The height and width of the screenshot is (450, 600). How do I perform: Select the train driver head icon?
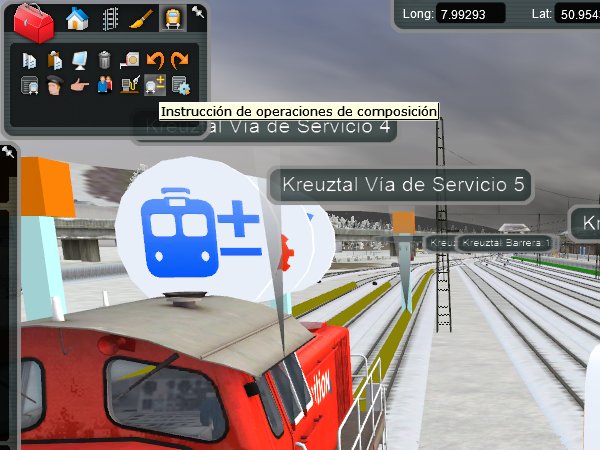click(x=54, y=85)
